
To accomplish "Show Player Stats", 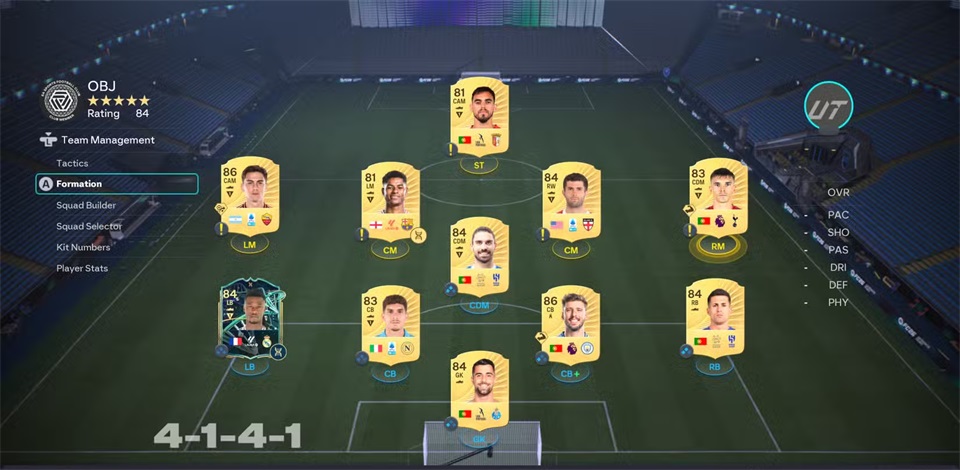I will (x=82, y=268).
